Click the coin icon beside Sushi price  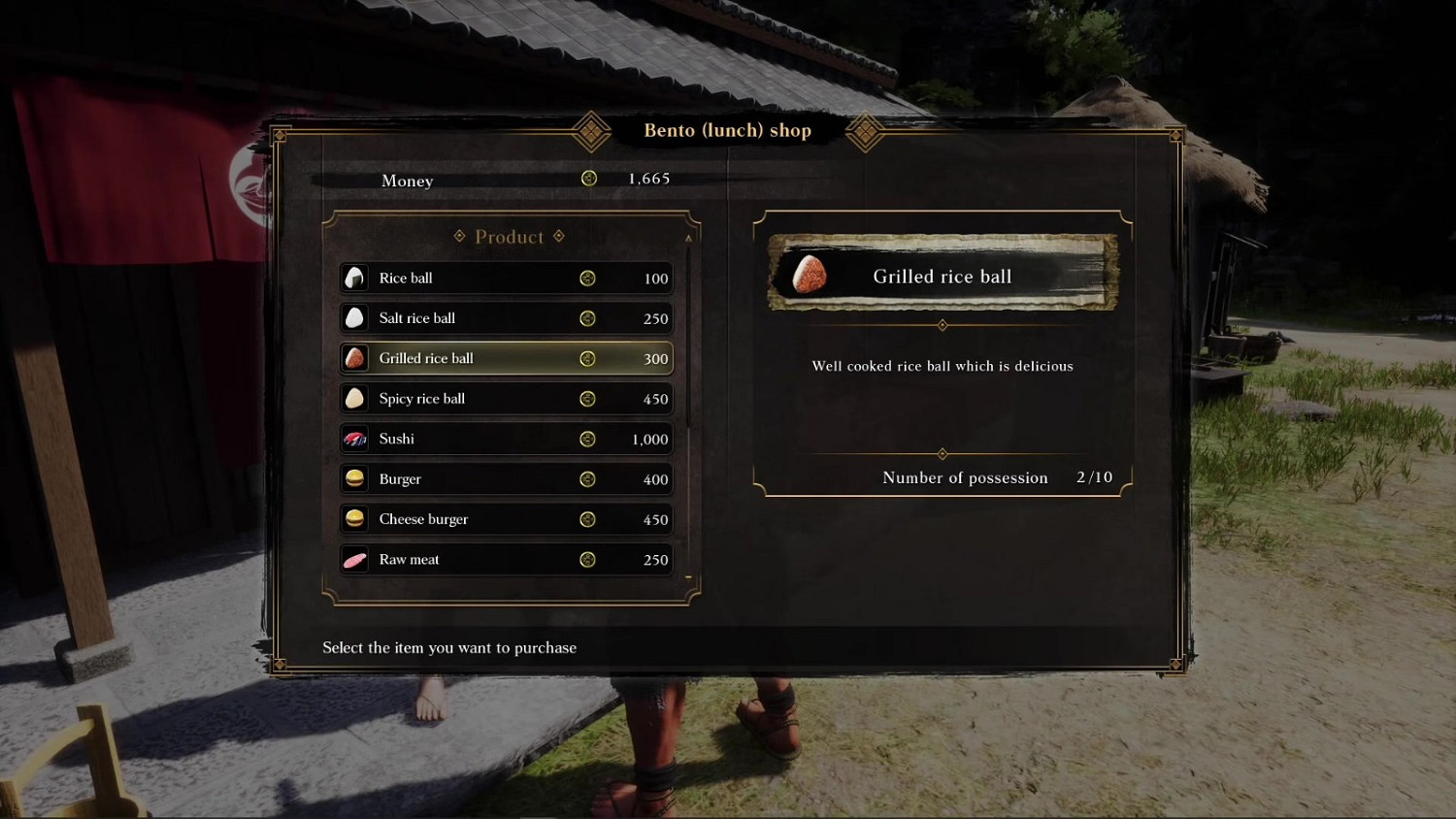pyautogui.click(x=588, y=439)
